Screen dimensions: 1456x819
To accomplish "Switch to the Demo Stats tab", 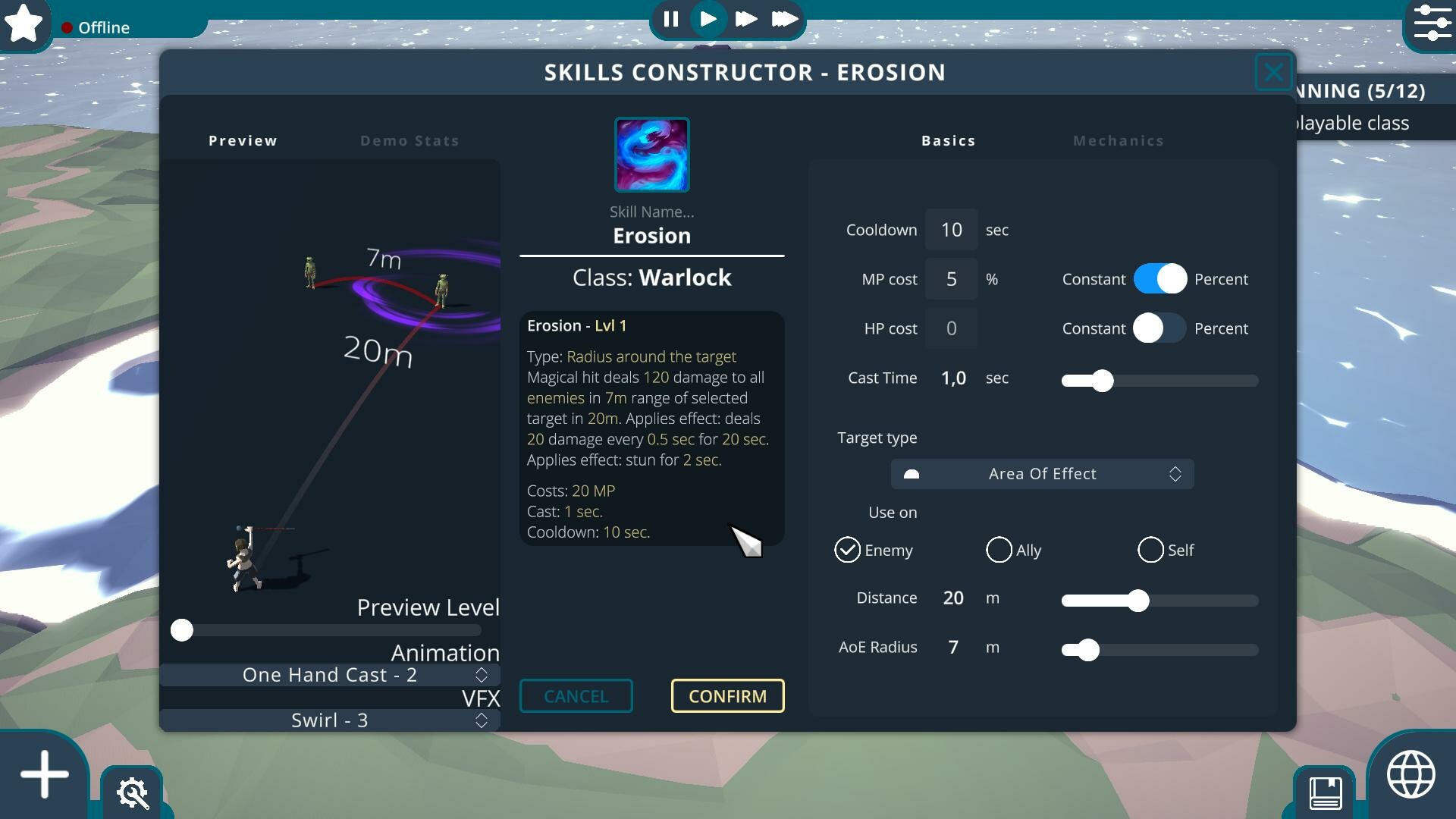I will pos(409,140).
